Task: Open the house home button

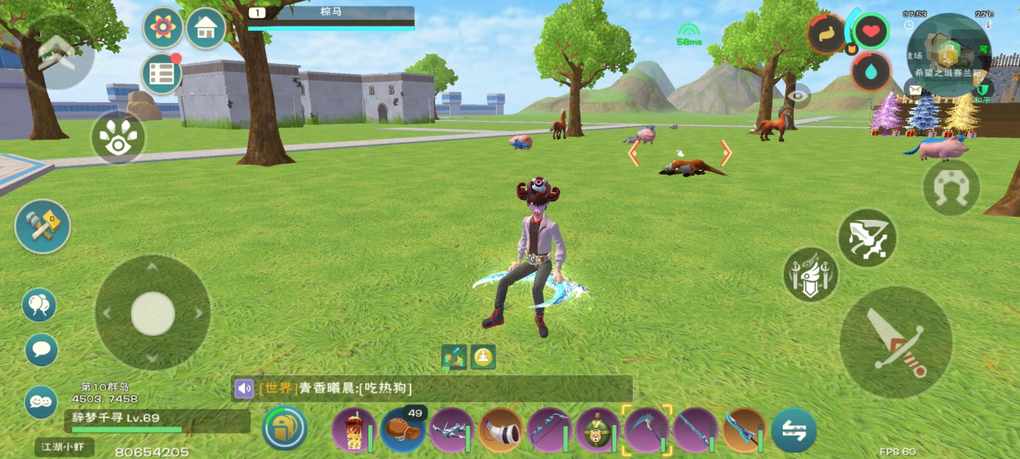Action: click(205, 29)
